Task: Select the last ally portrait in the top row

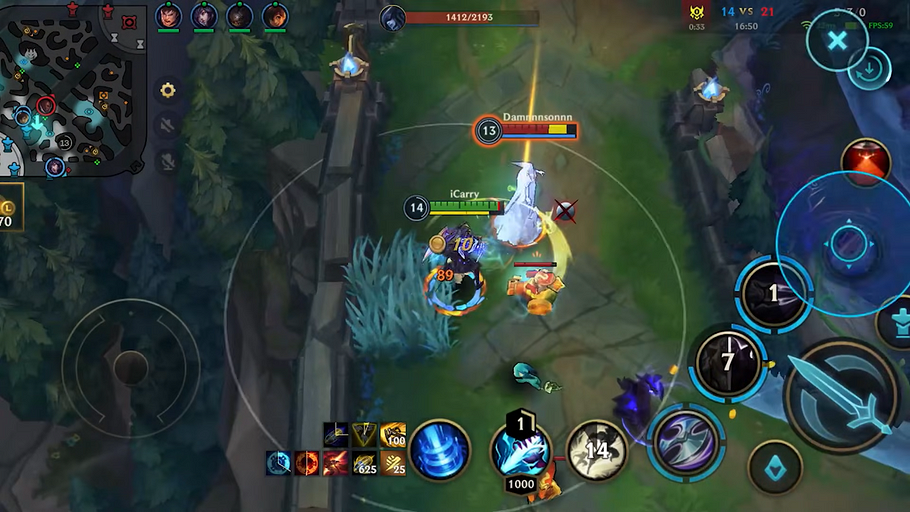Action: (x=274, y=17)
